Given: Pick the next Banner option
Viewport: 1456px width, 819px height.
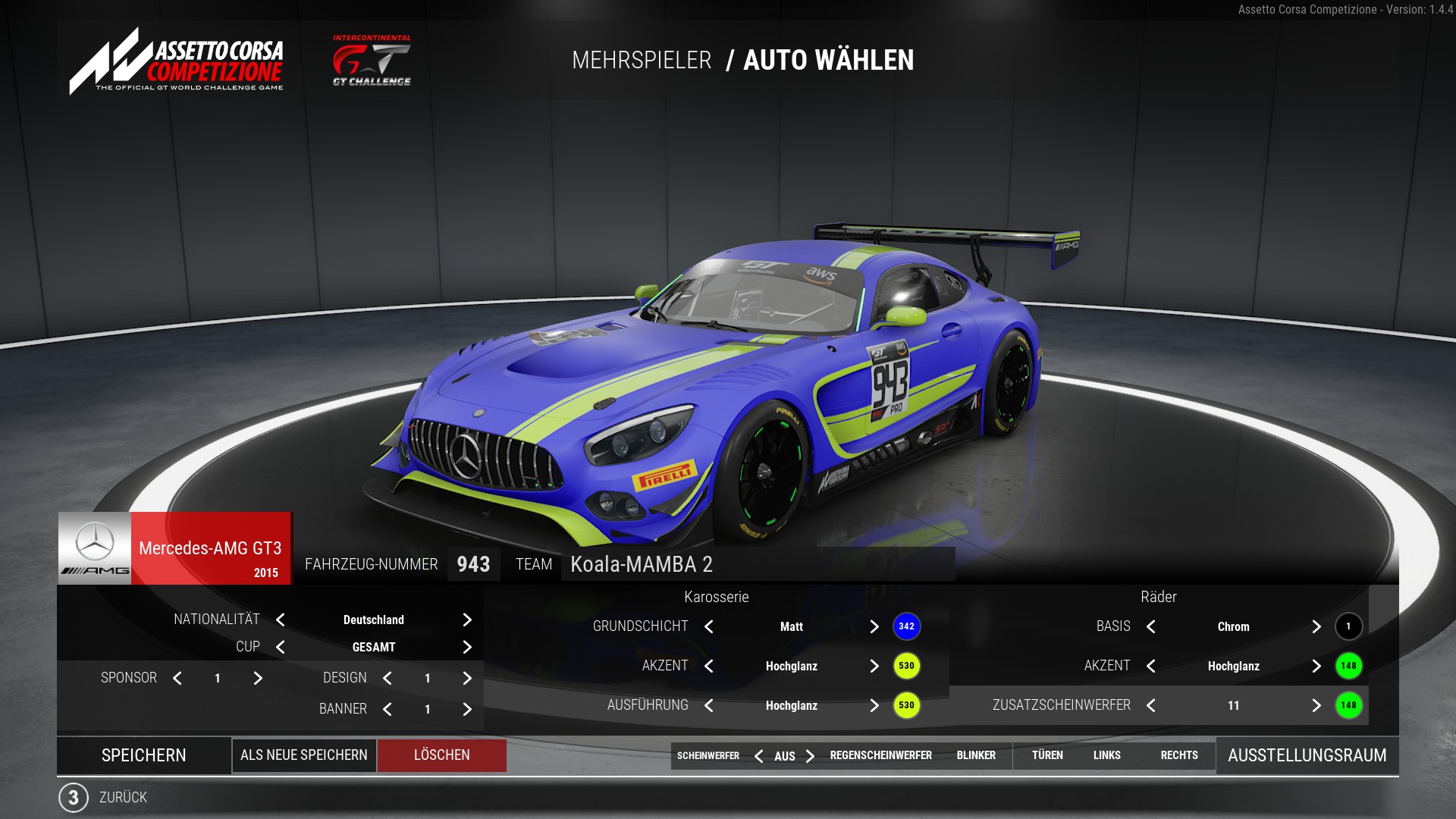Looking at the screenshot, I should point(467,709).
